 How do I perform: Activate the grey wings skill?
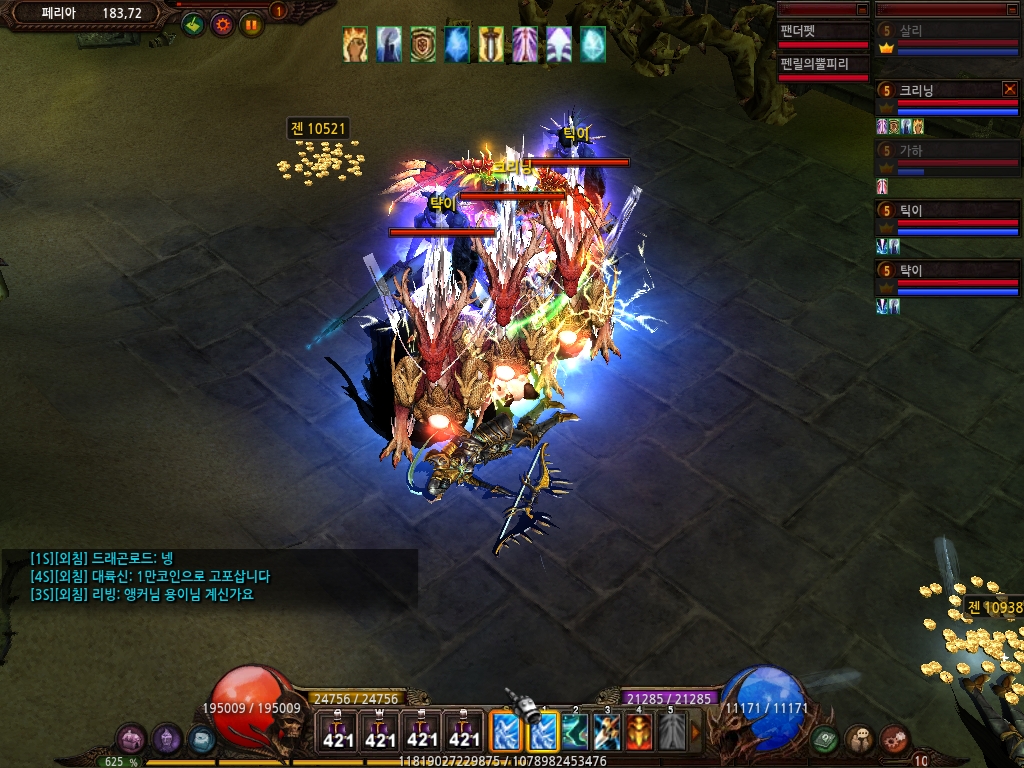[672, 732]
